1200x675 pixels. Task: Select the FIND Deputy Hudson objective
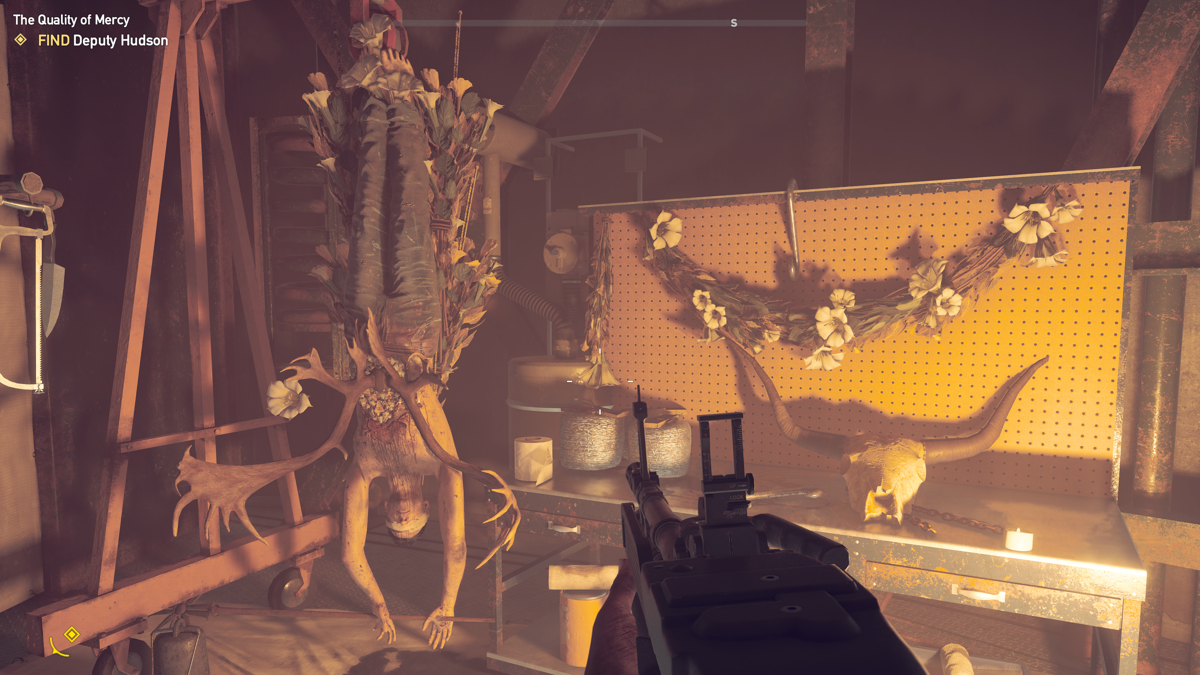102,40
